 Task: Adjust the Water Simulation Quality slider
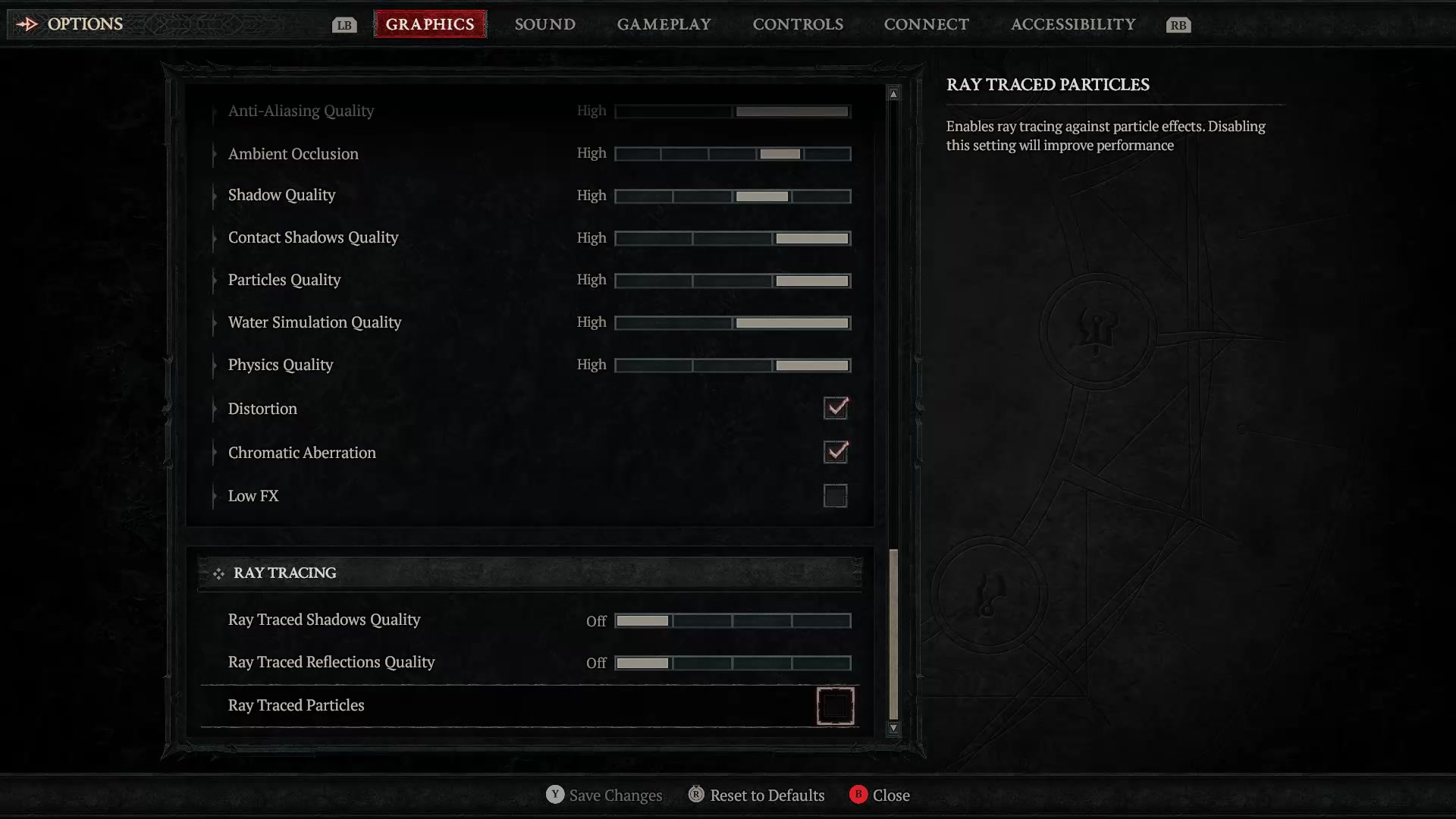(733, 323)
